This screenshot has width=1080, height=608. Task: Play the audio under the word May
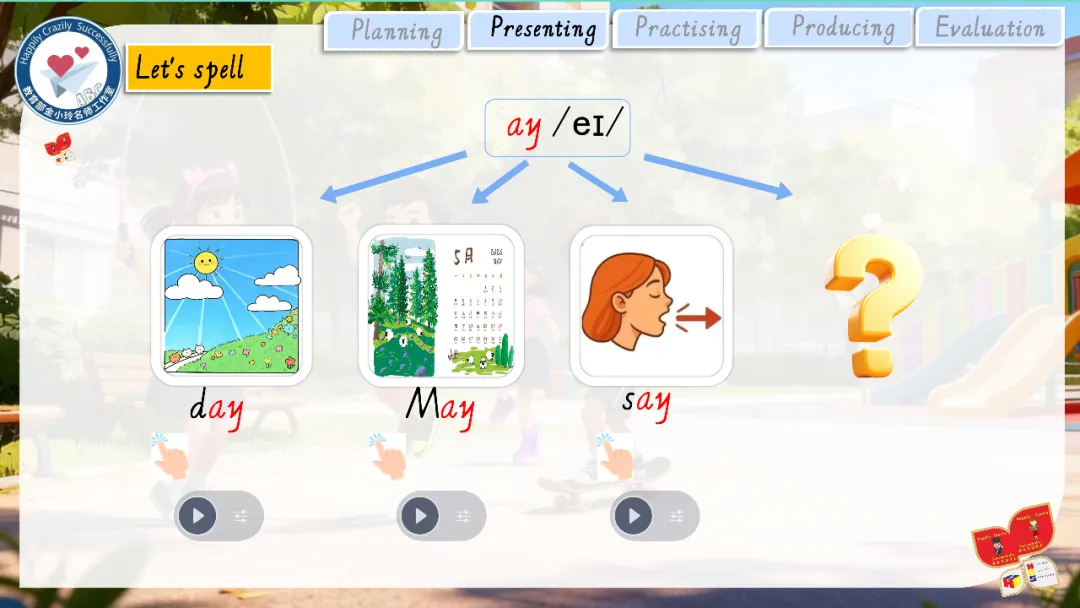pyautogui.click(x=420, y=516)
